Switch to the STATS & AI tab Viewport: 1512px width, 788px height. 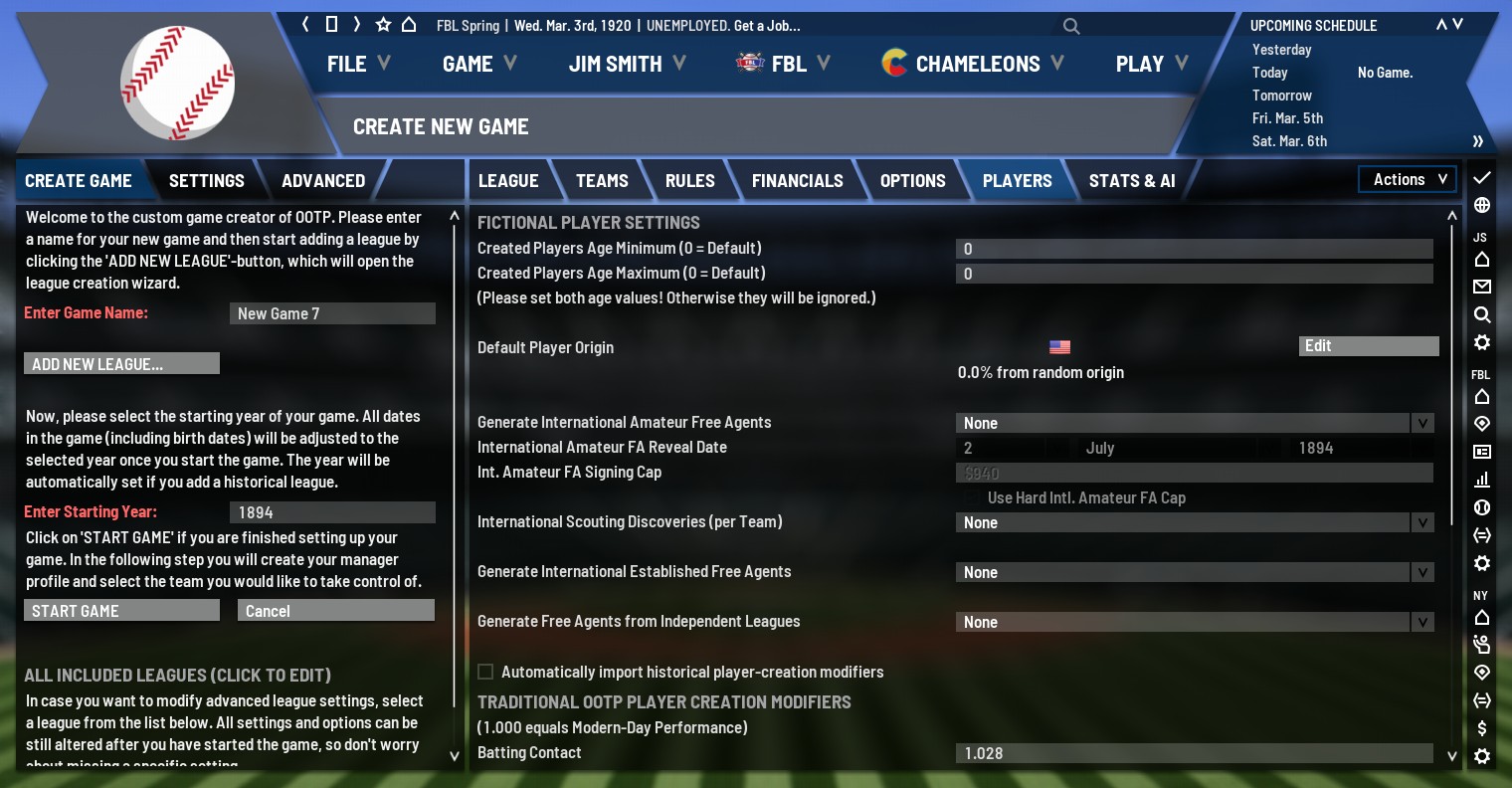pyautogui.click(x=1131, y=181)
